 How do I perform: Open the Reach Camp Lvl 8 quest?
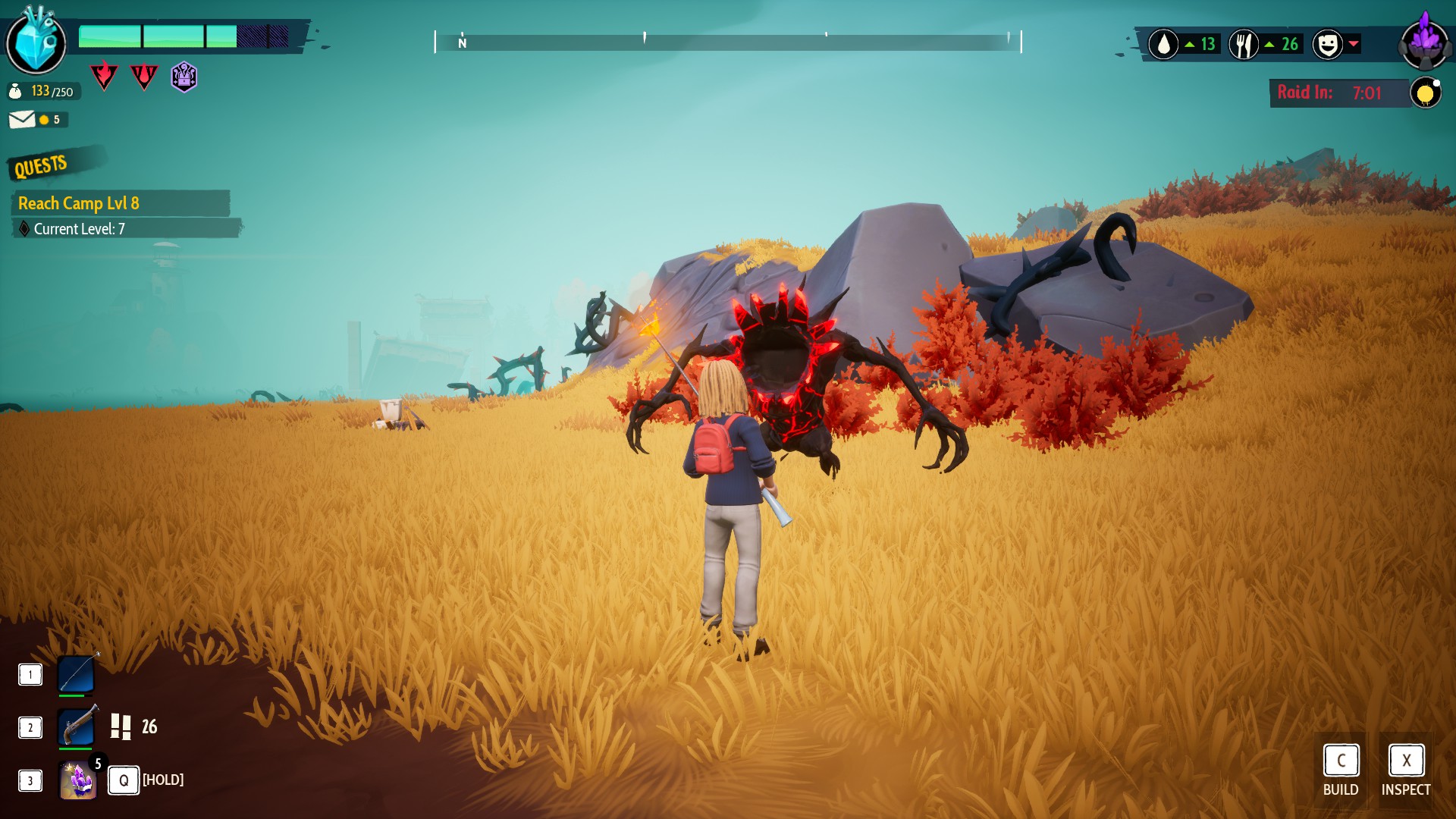coord(79,203)
